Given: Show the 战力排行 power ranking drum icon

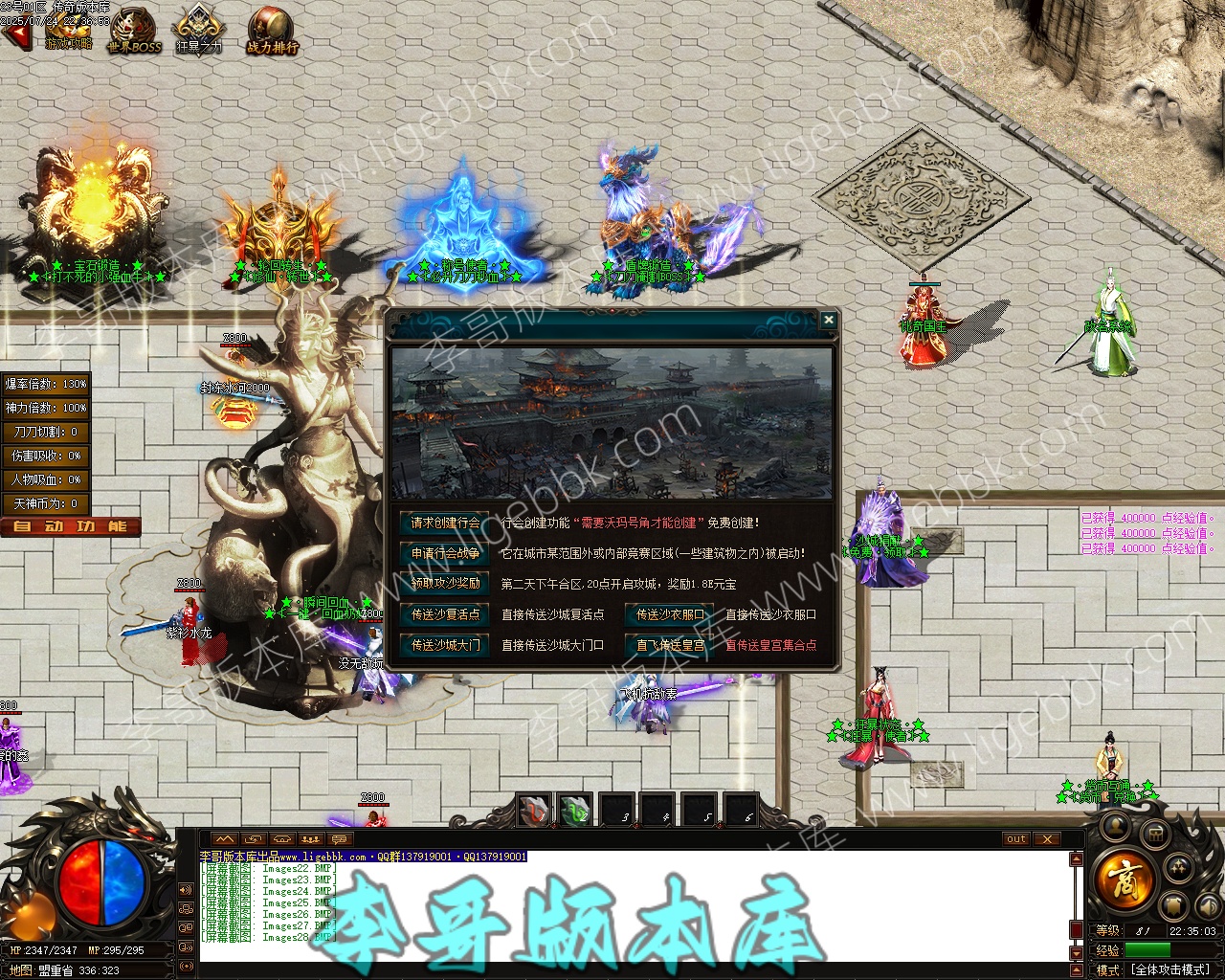Looking at the screenshot, I should (272, 31).
